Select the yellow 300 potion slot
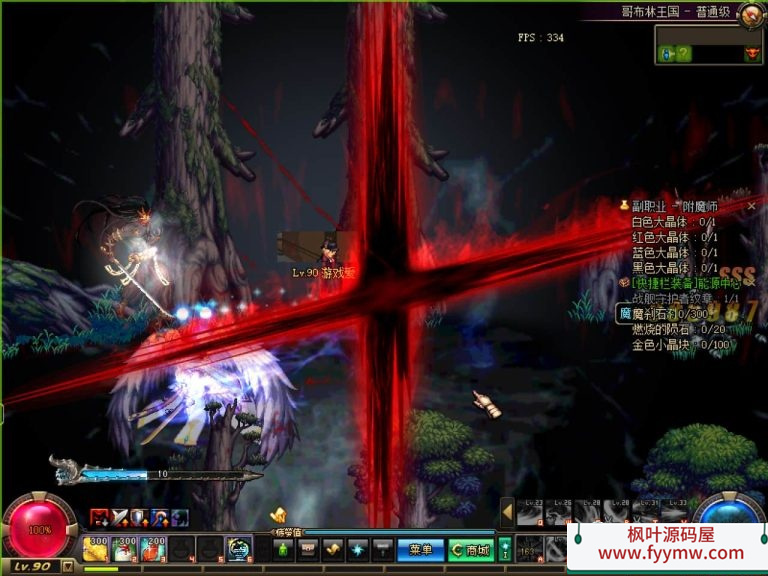The height and width of the screenshot is (576, 768). coord(96,548)
